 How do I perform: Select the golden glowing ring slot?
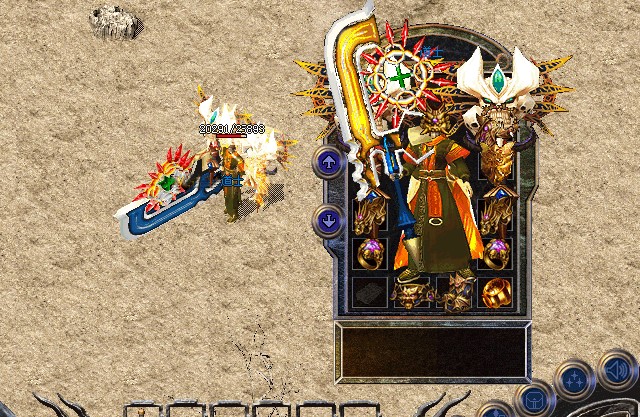[497, 293]
